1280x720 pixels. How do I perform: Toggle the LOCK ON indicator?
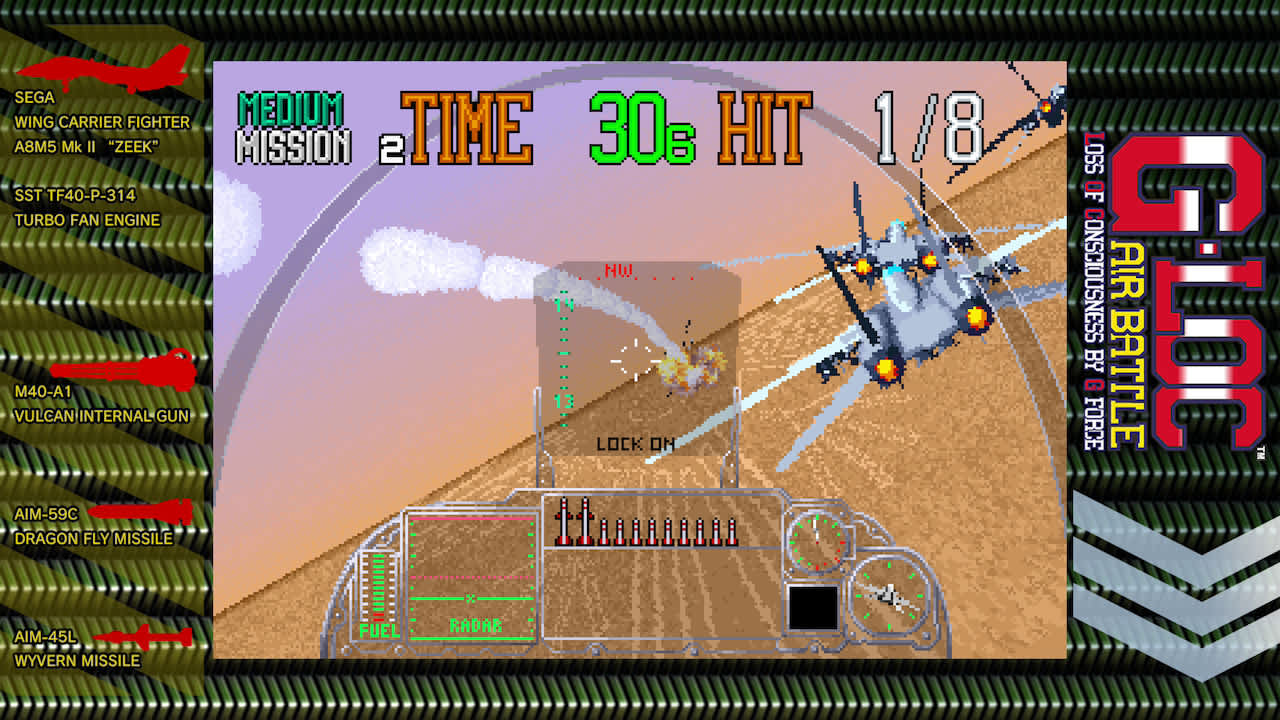point(635,444)
